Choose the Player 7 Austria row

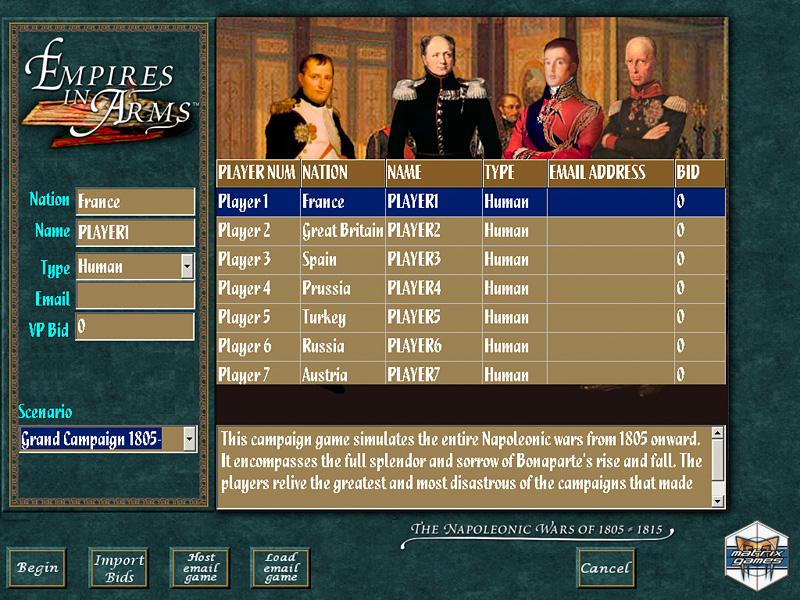tap(470, 375)
